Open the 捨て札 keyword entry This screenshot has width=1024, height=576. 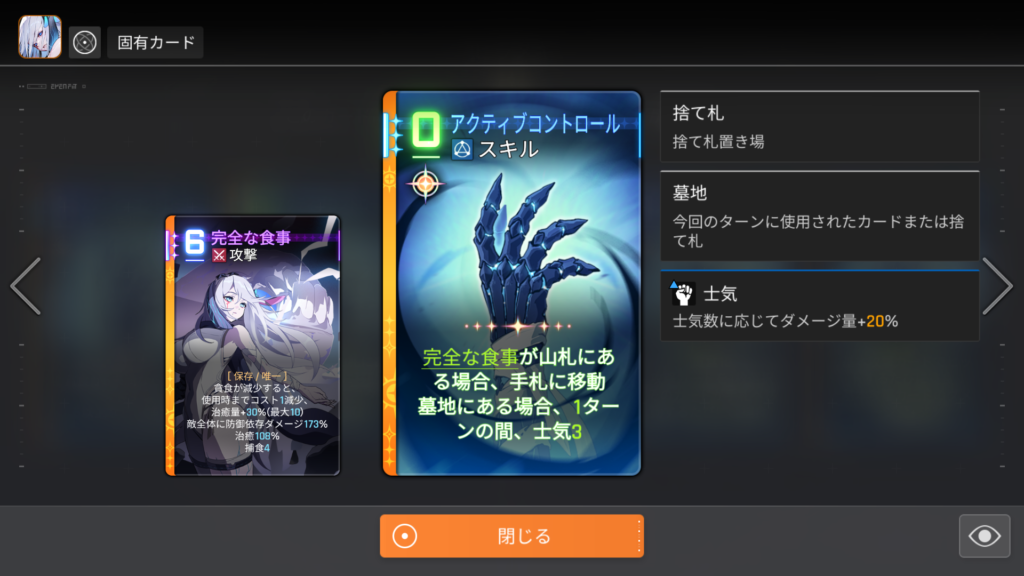(819, 126)
